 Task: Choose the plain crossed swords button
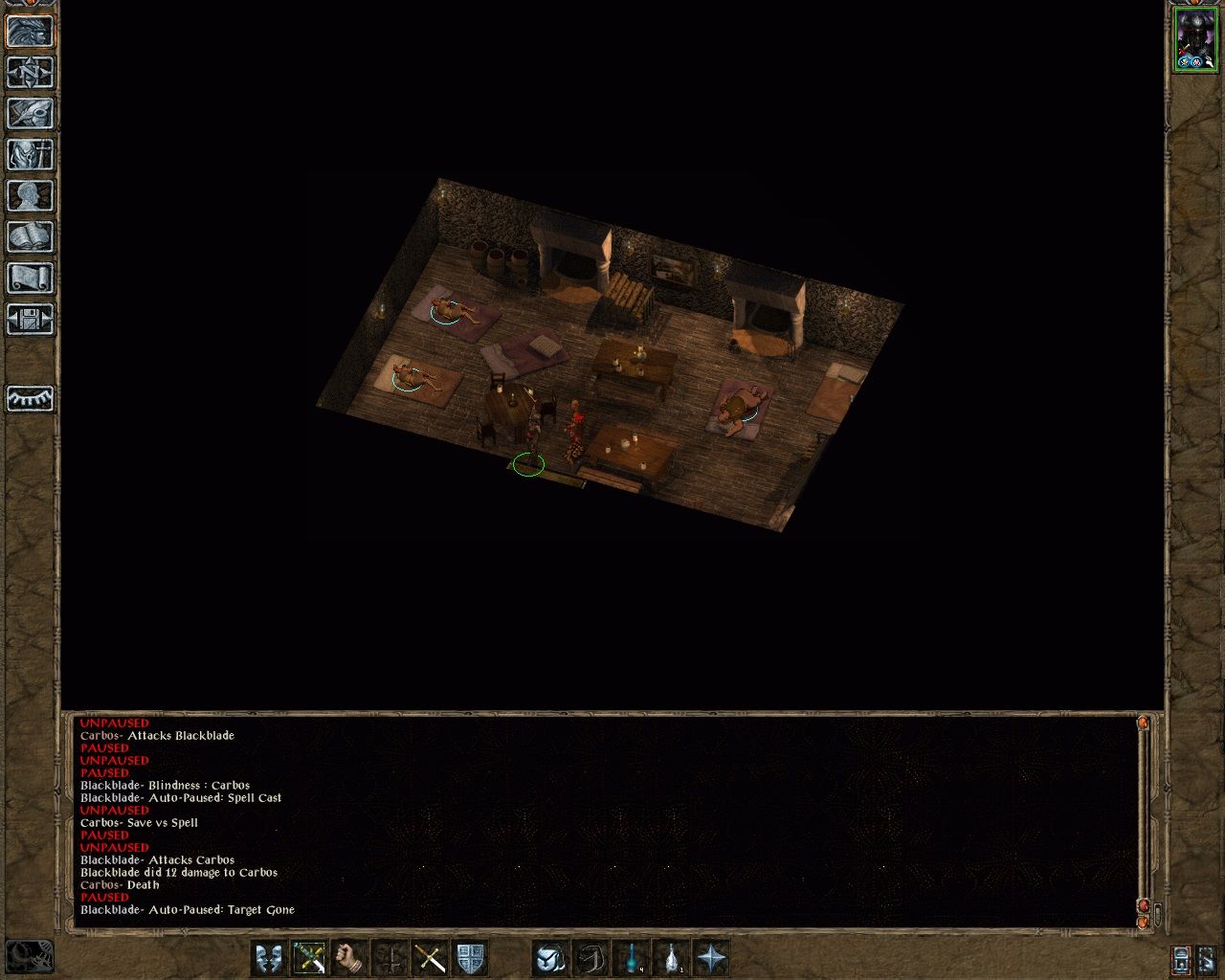[430, 958]
